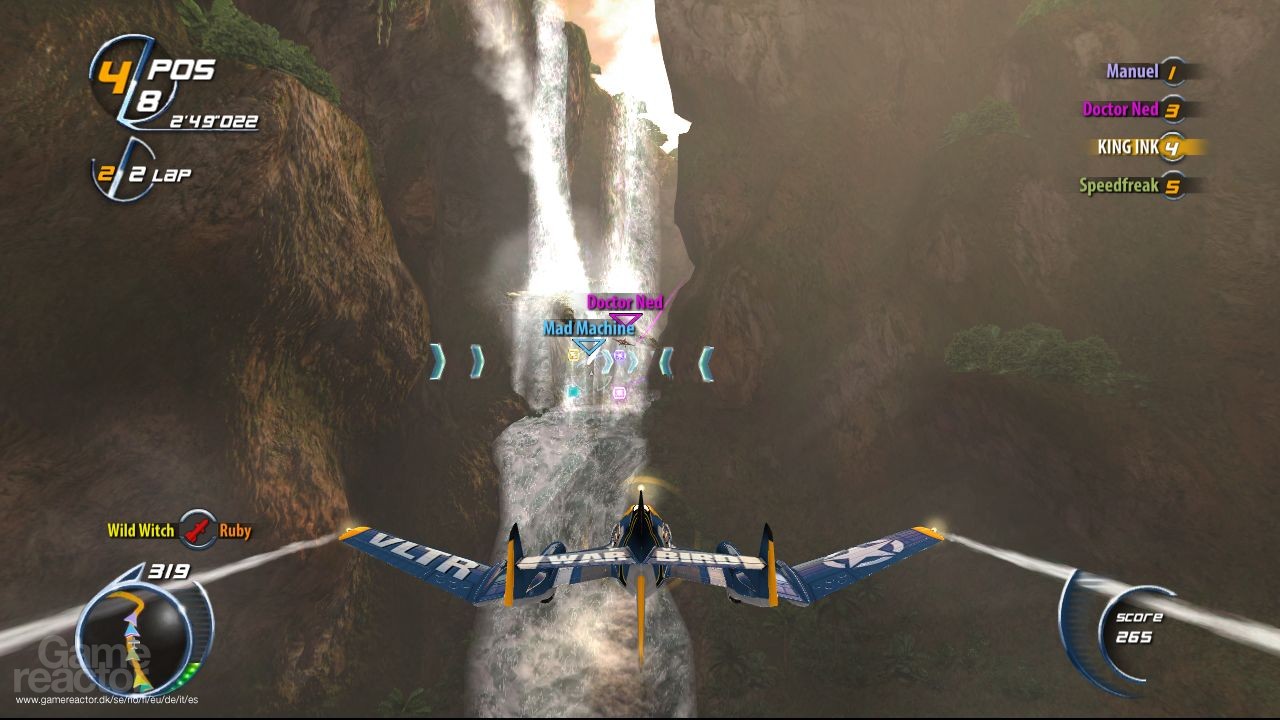Image resolution: width=1280 pixels, height=720 pixels.
Task: Select Manuel at the top of the leaderboard
Action: pyautogui.click(x=1133, y=71)
